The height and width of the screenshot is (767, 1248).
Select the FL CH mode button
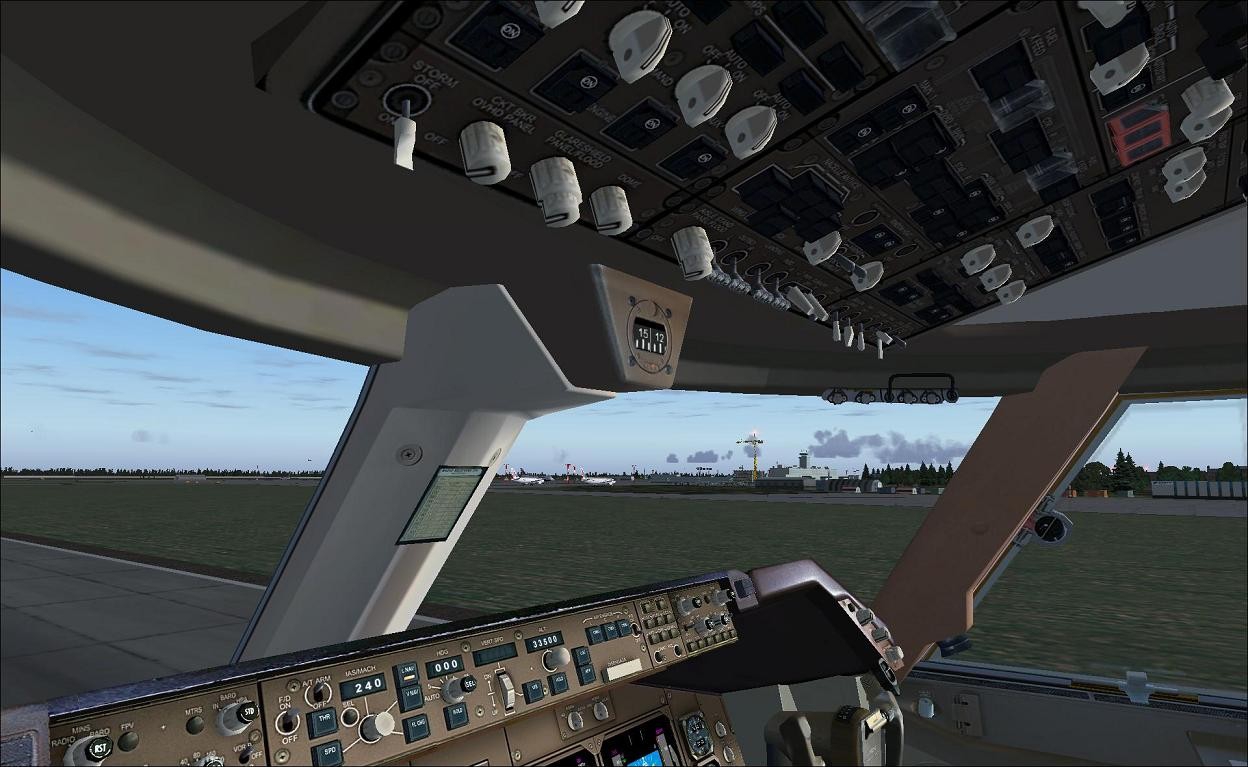coord(417,727)
